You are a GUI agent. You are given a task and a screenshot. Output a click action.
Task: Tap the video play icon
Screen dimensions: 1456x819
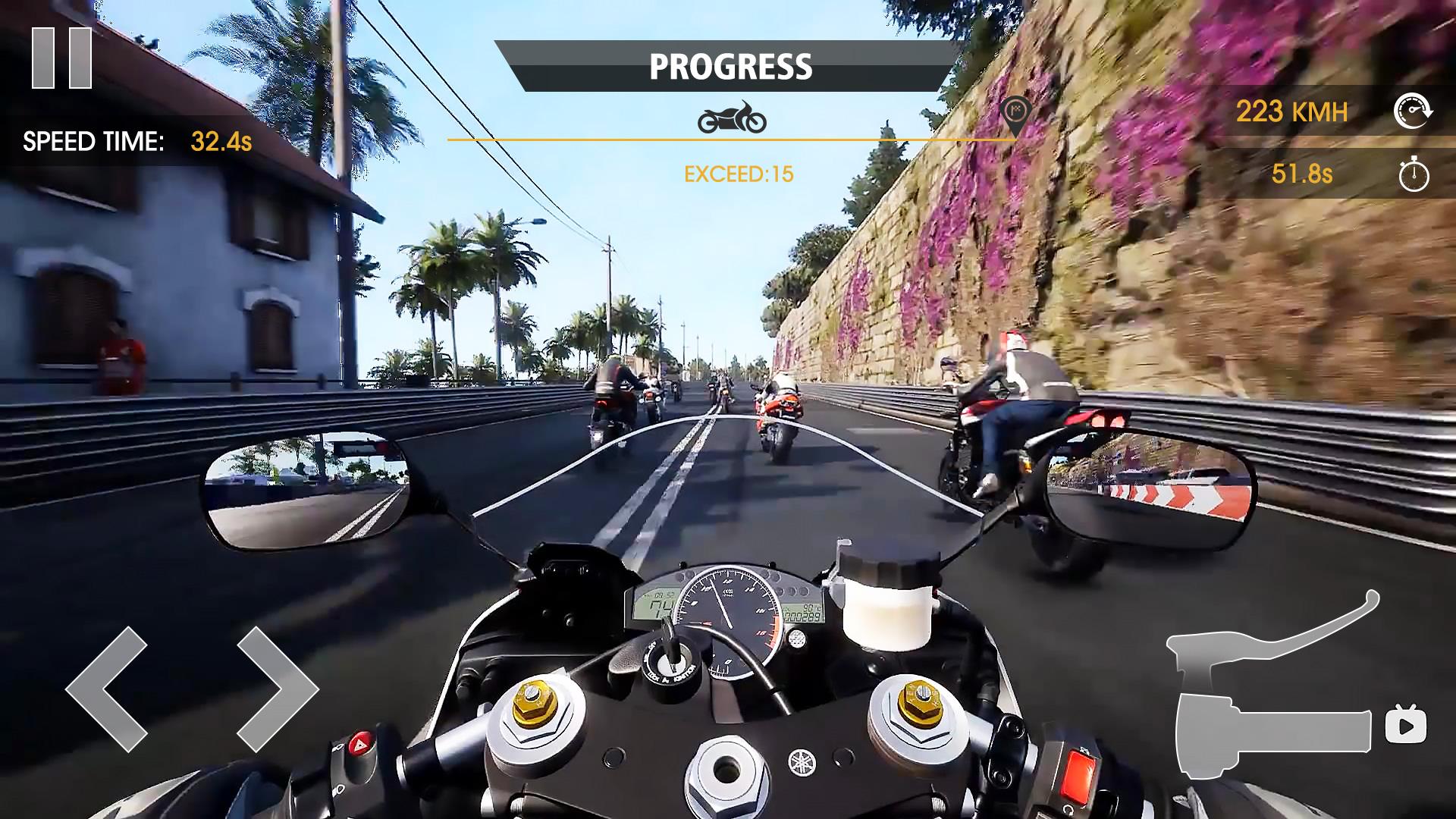[x=1405, y=726]
